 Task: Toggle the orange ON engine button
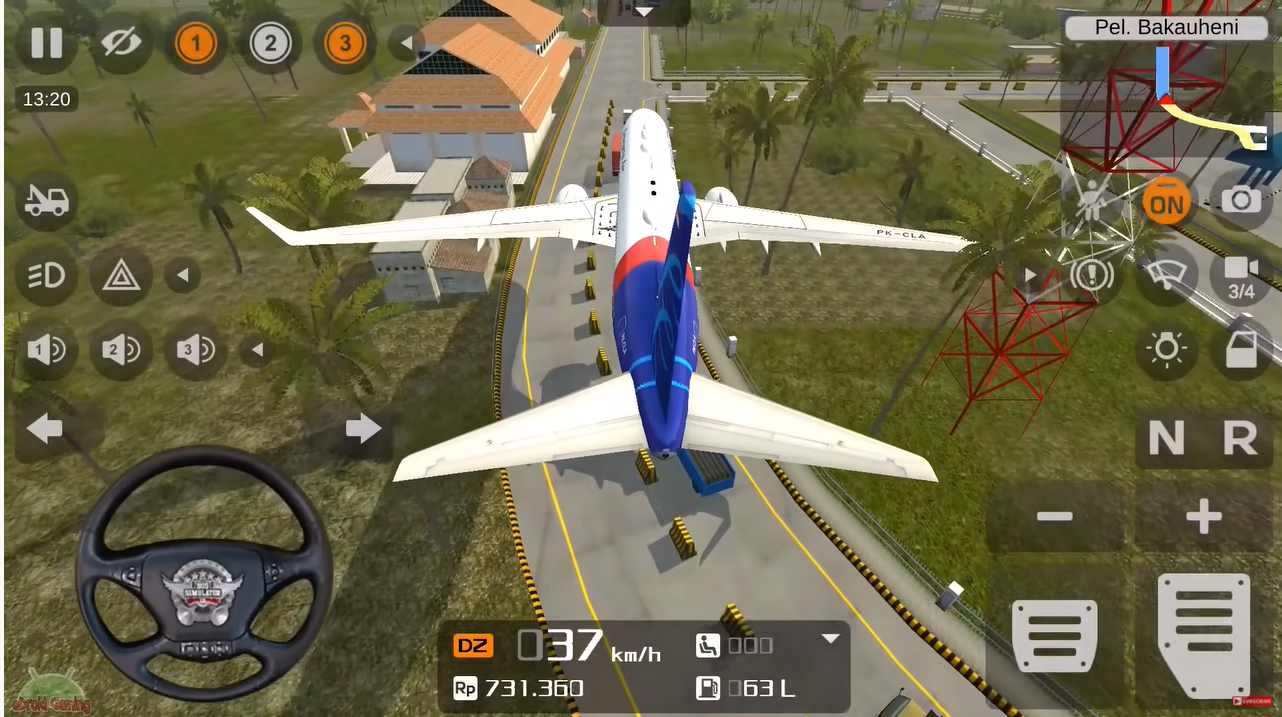pos(1166,203)
